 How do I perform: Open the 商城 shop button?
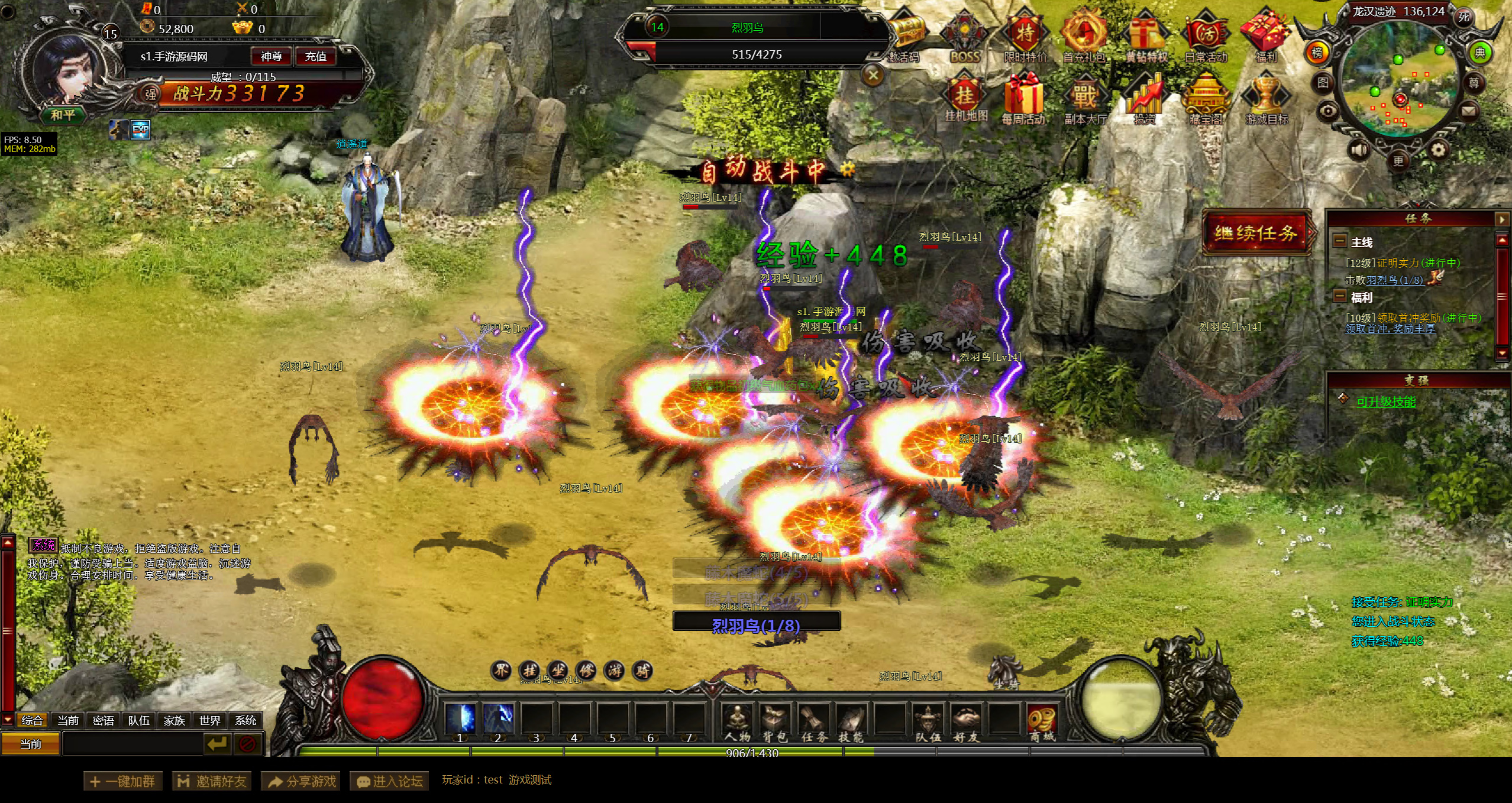1042,721
